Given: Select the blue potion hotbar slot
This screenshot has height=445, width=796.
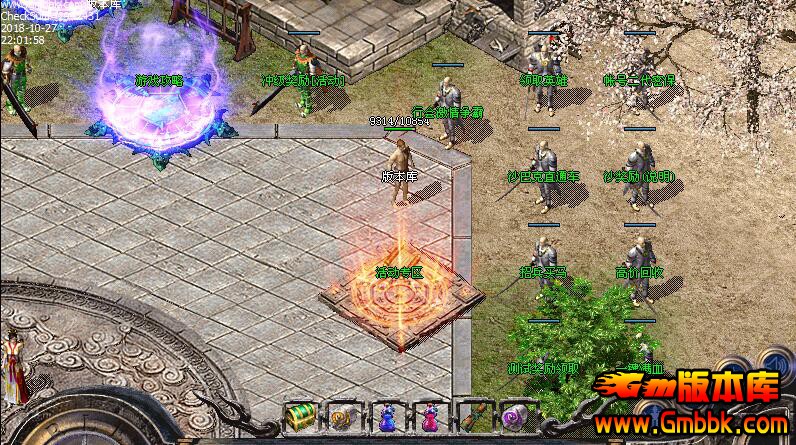Looking at the screenshot, I should pyautogui.click(x=385, y=416).
